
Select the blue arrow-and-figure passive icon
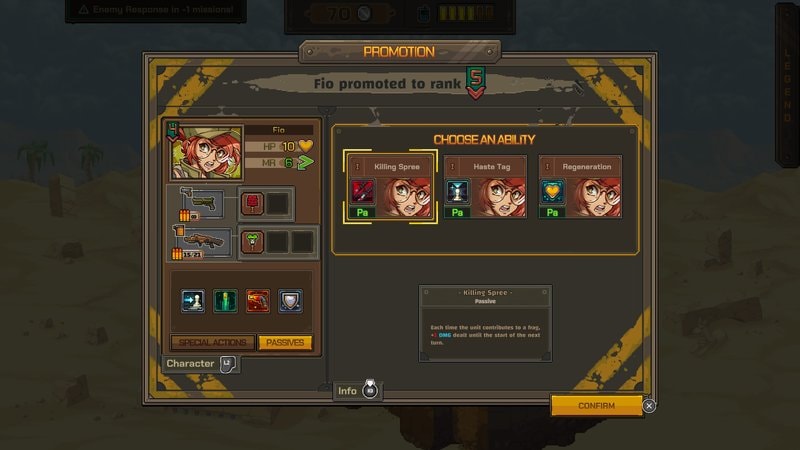pos(194,300)
